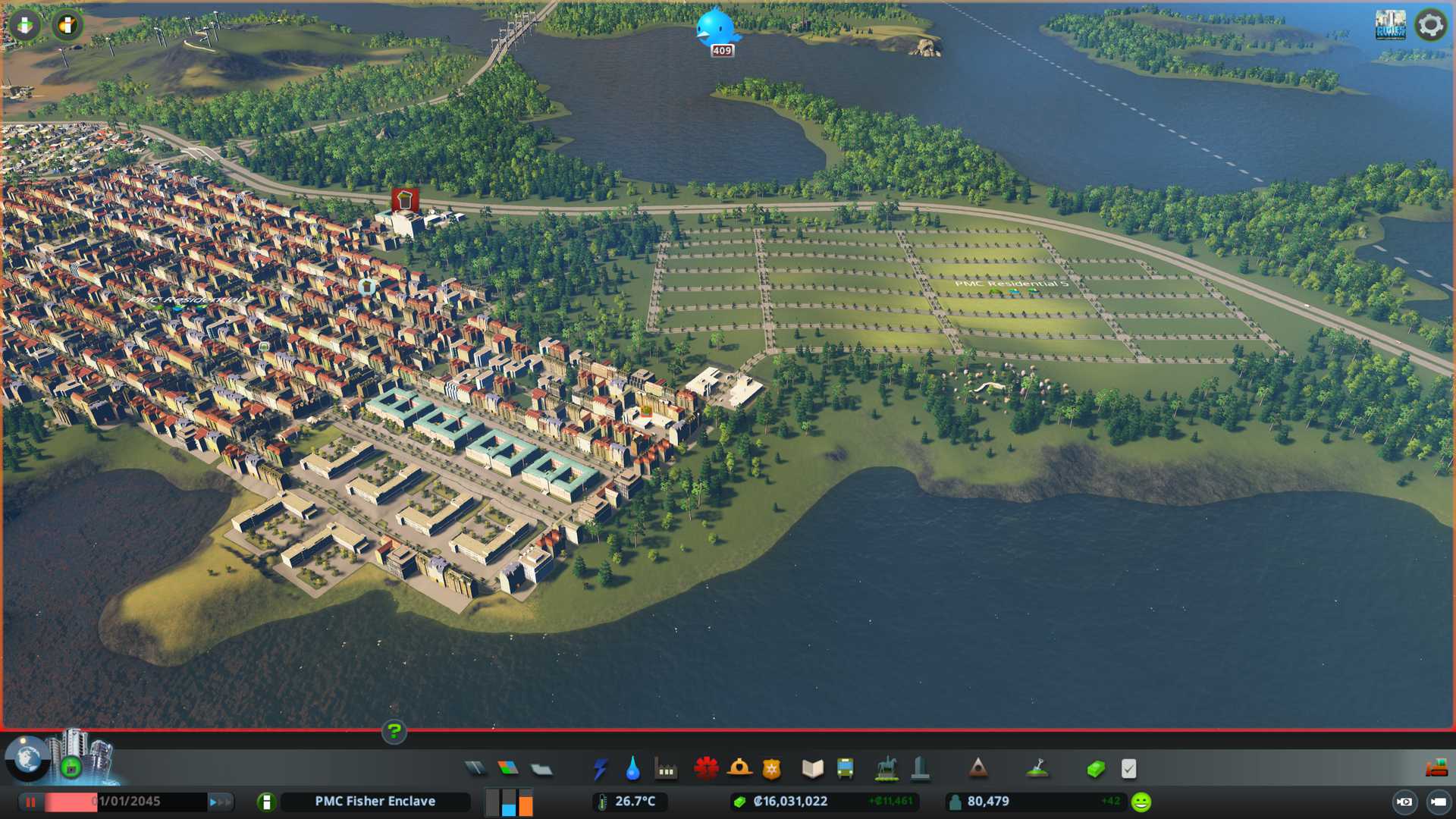
Task: Open the Parks statue menu
Action: (886, 769)
